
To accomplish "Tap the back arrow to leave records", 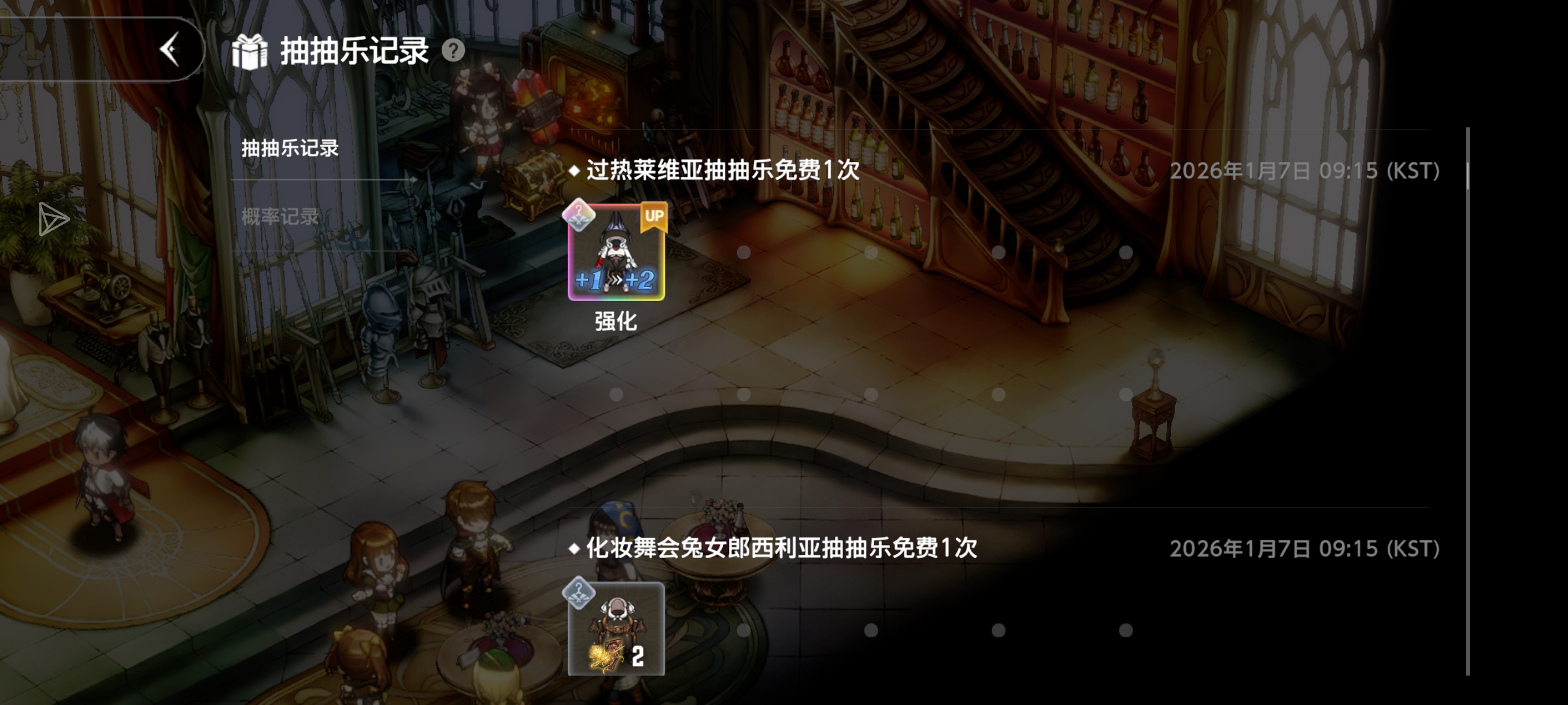I will pos(171,50).
